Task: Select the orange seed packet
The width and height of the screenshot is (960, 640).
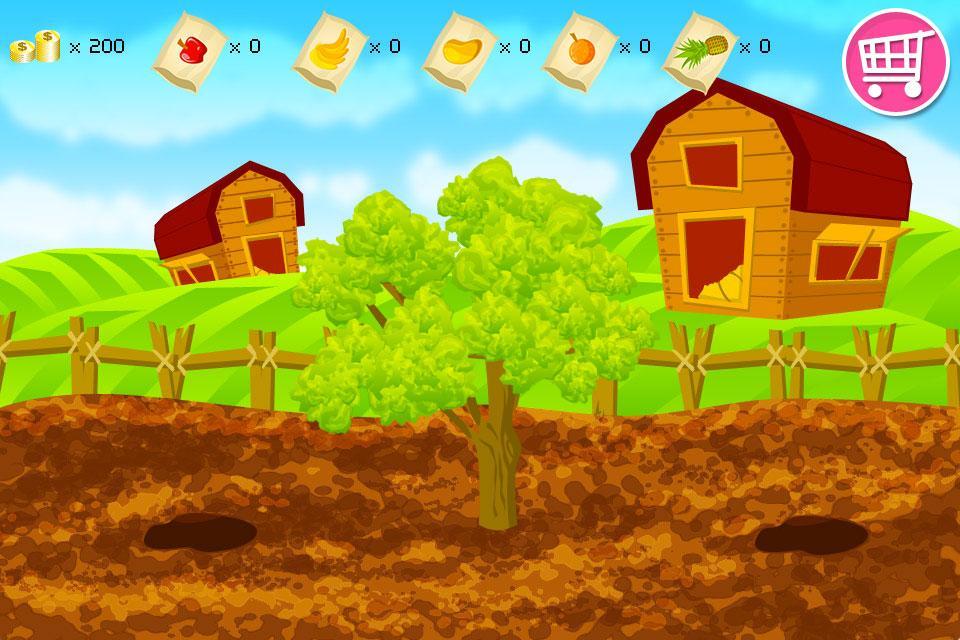Action: (x=577, y=47)
